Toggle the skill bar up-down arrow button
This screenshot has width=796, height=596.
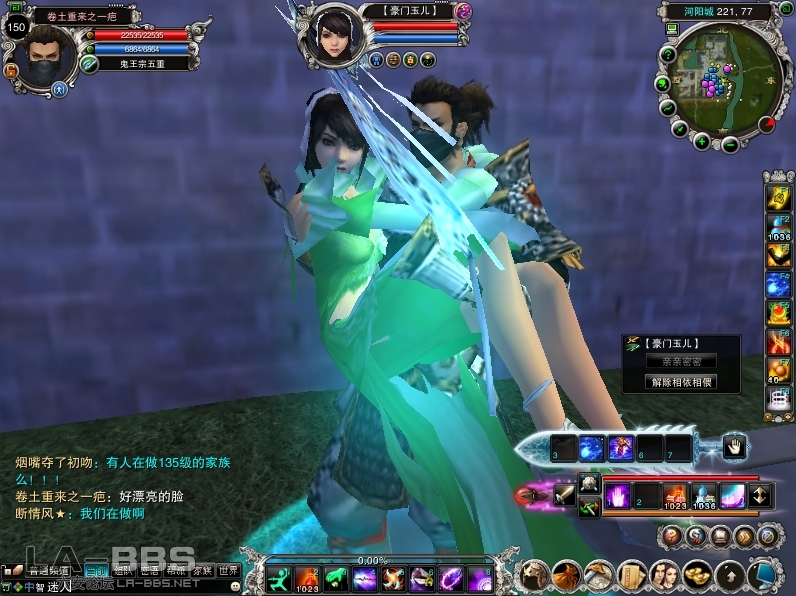(x=759, y=495)
